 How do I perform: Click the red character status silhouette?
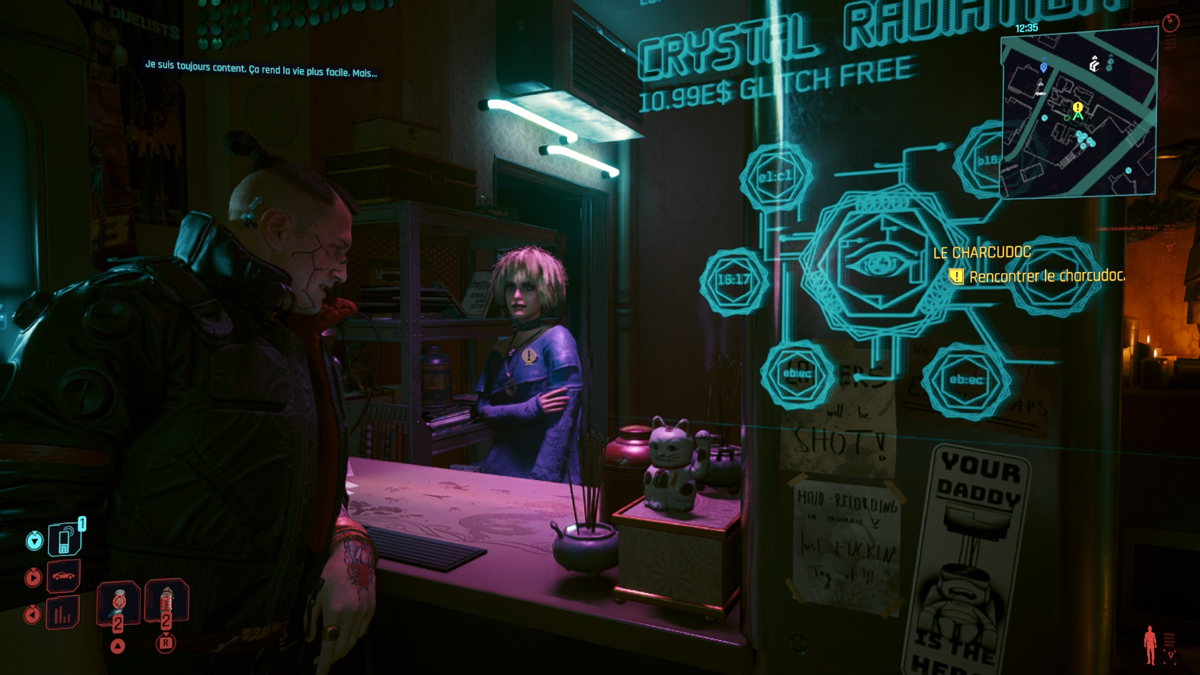click(1150, 645)
